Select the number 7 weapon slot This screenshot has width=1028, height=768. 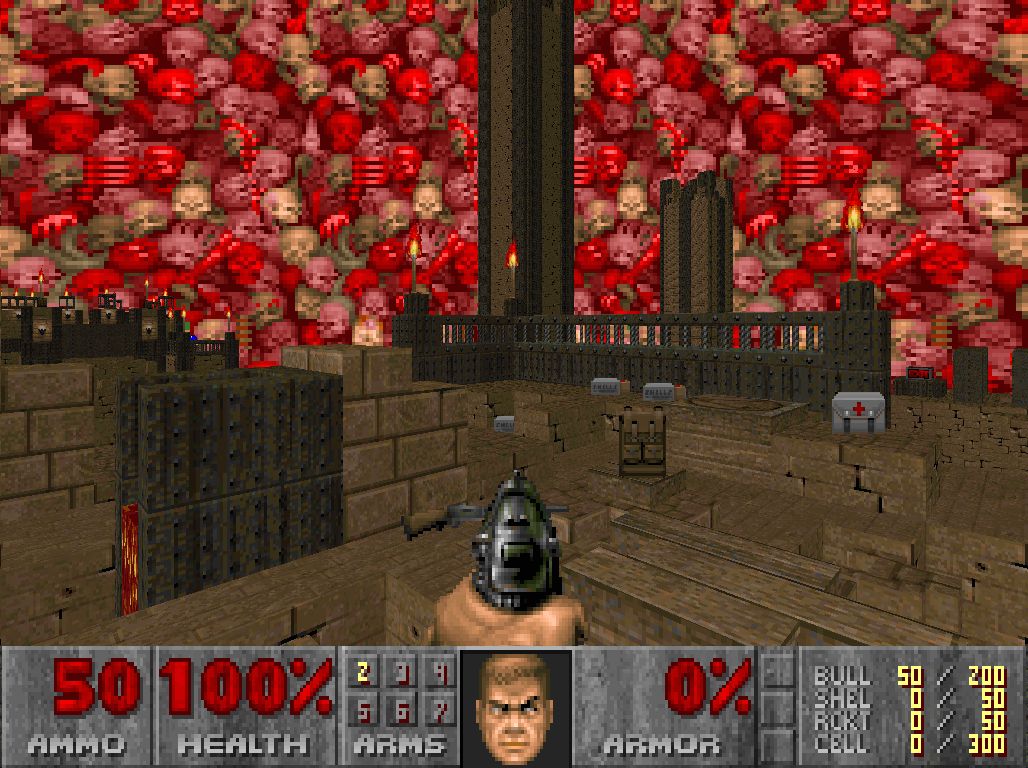(x=441, y=710)
